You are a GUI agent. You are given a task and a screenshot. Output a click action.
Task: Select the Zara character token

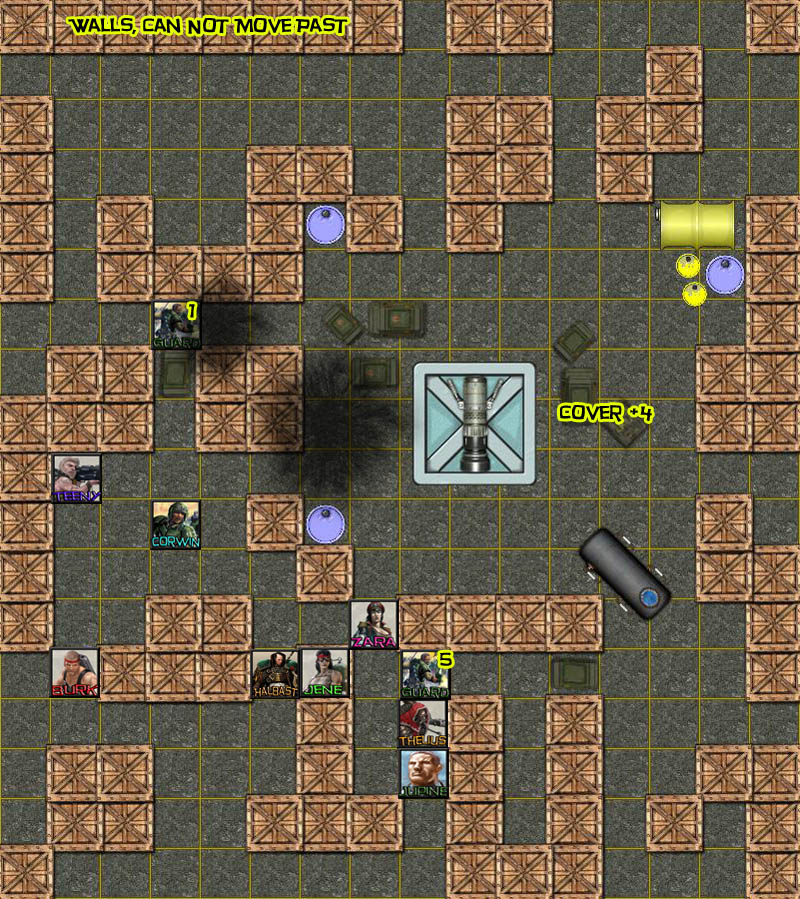(374, 624)
